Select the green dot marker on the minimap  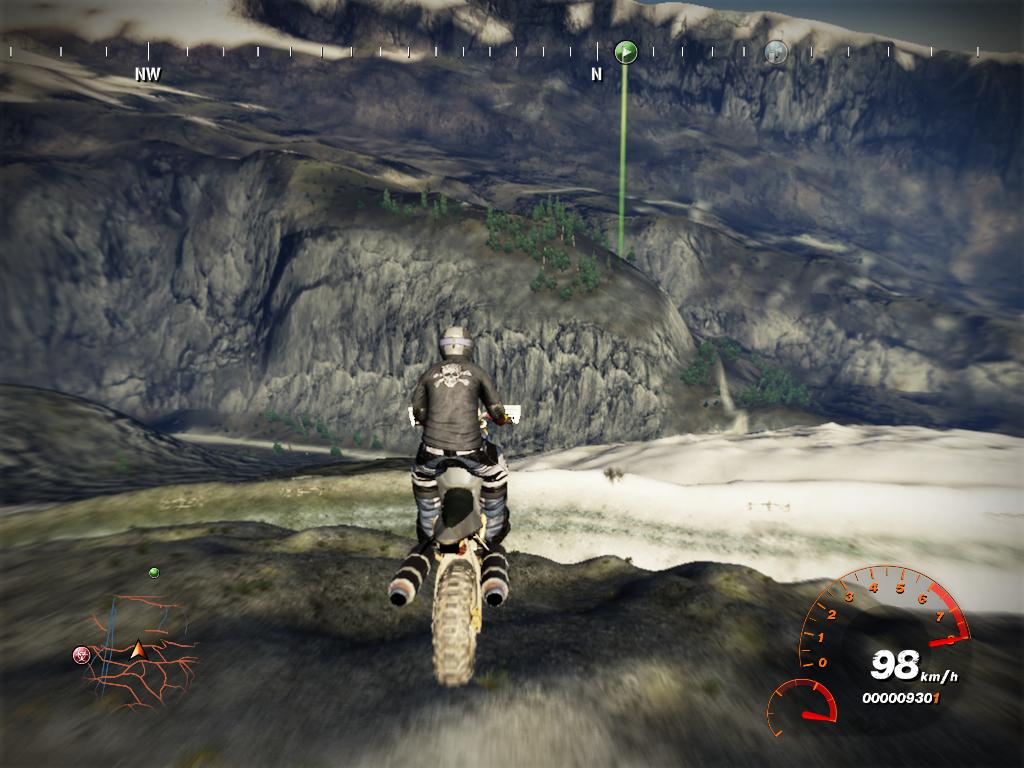(x=154, y=573)
